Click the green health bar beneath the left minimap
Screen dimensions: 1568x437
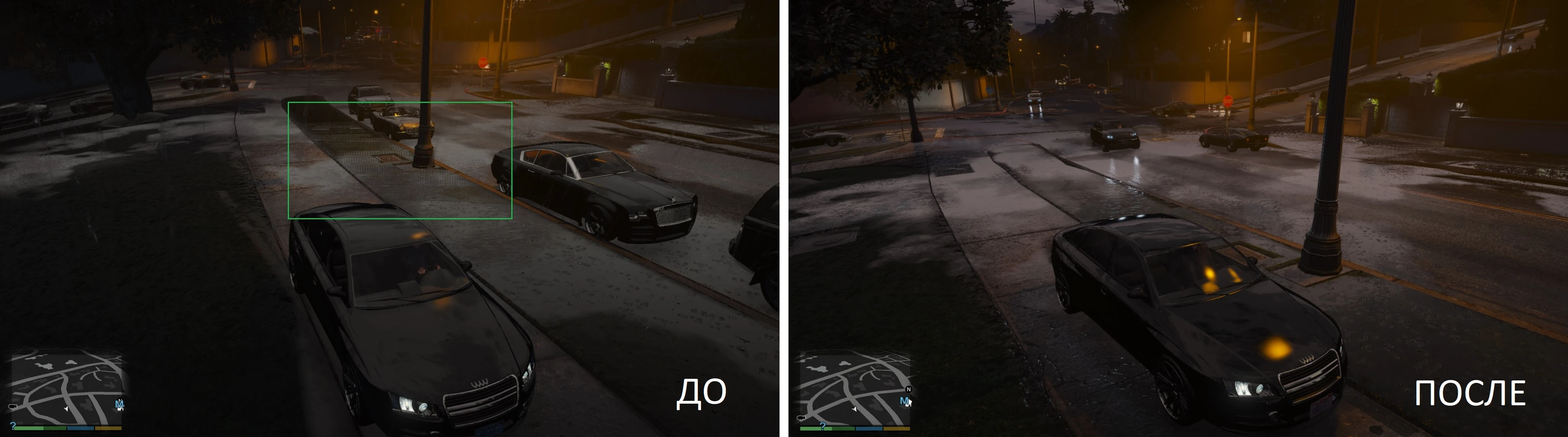40,428
